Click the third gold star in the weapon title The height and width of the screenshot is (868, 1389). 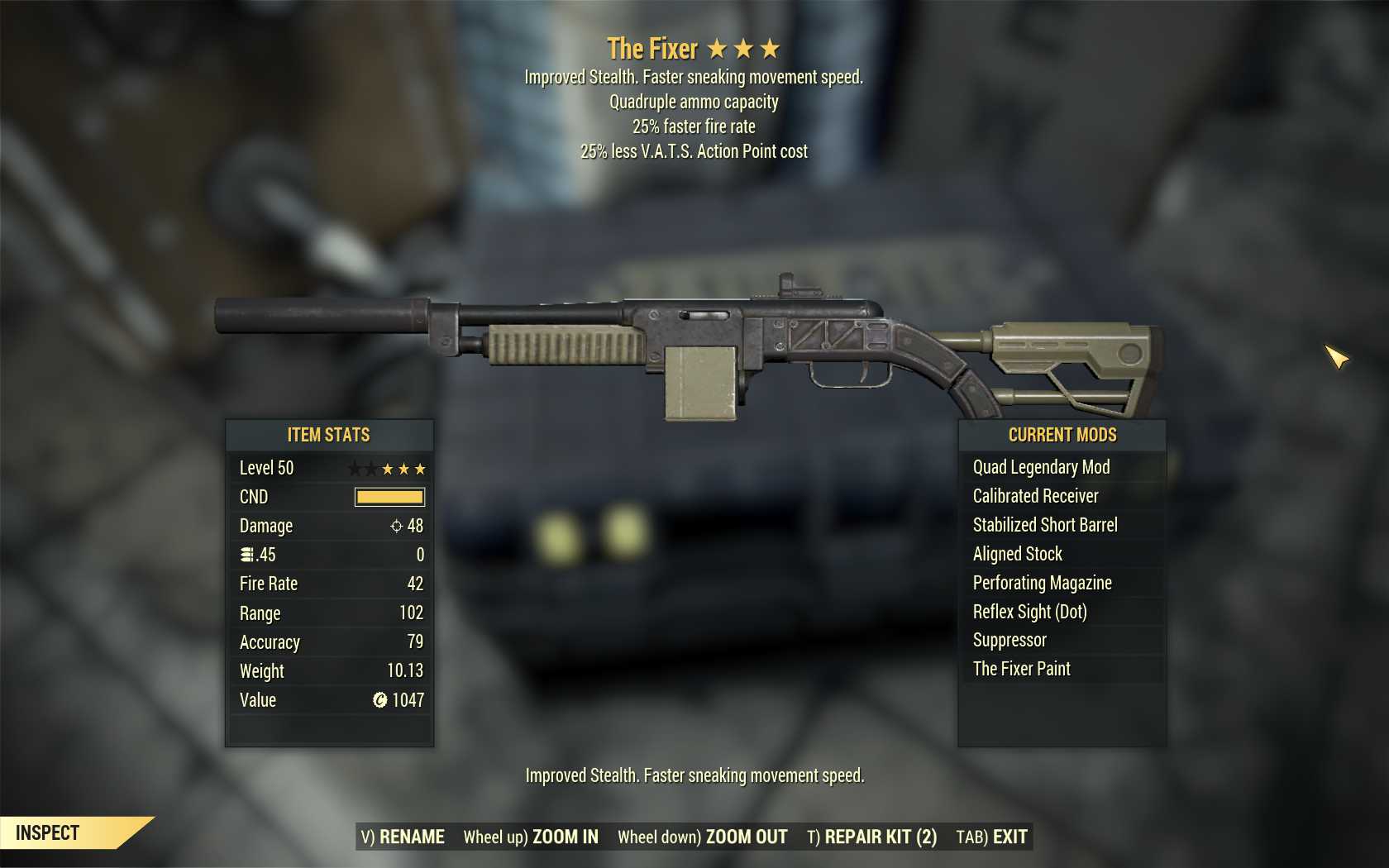pyautogui.click(x=771, y=49)
